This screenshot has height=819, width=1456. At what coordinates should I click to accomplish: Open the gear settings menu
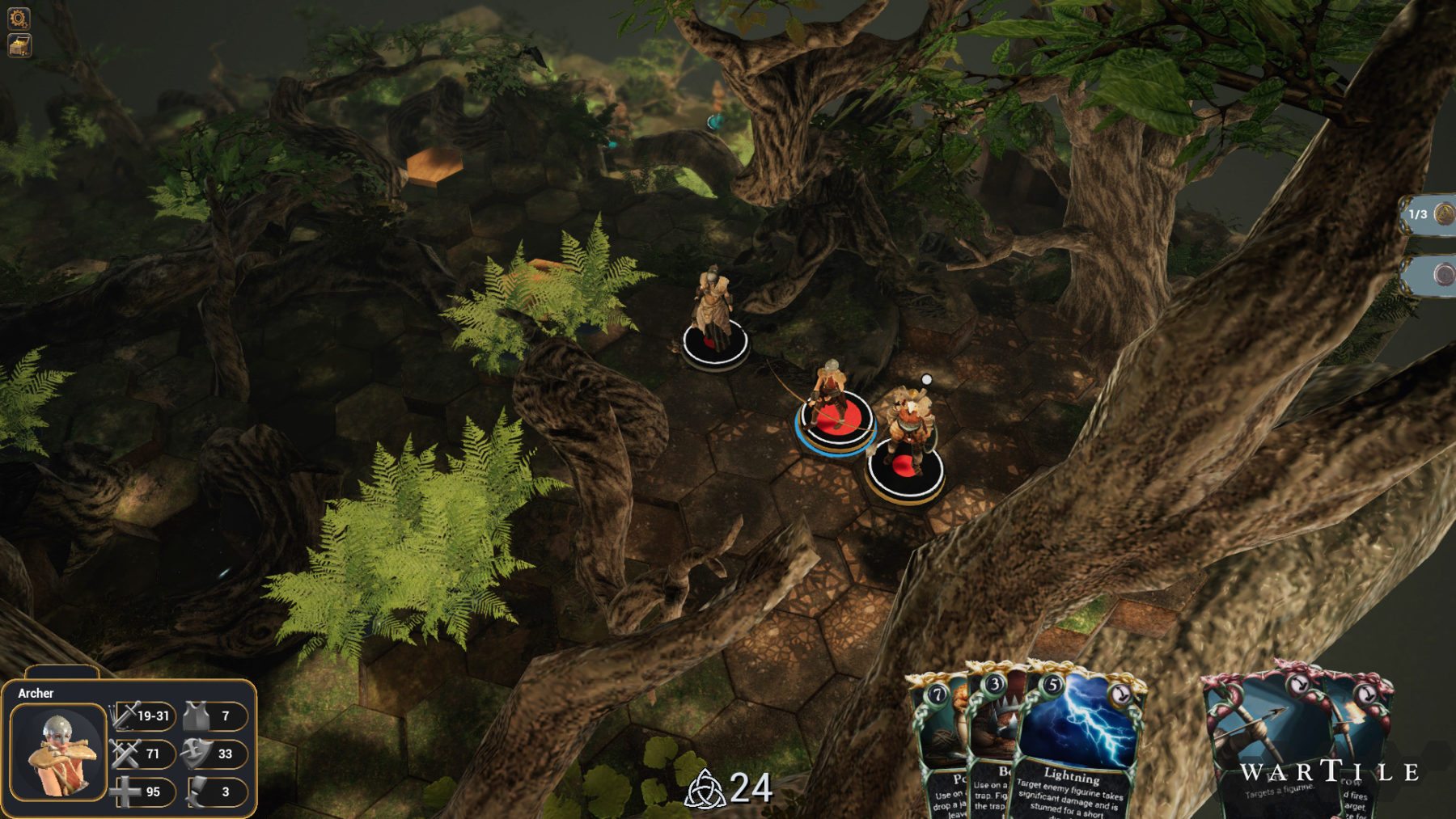pos(19,17)
